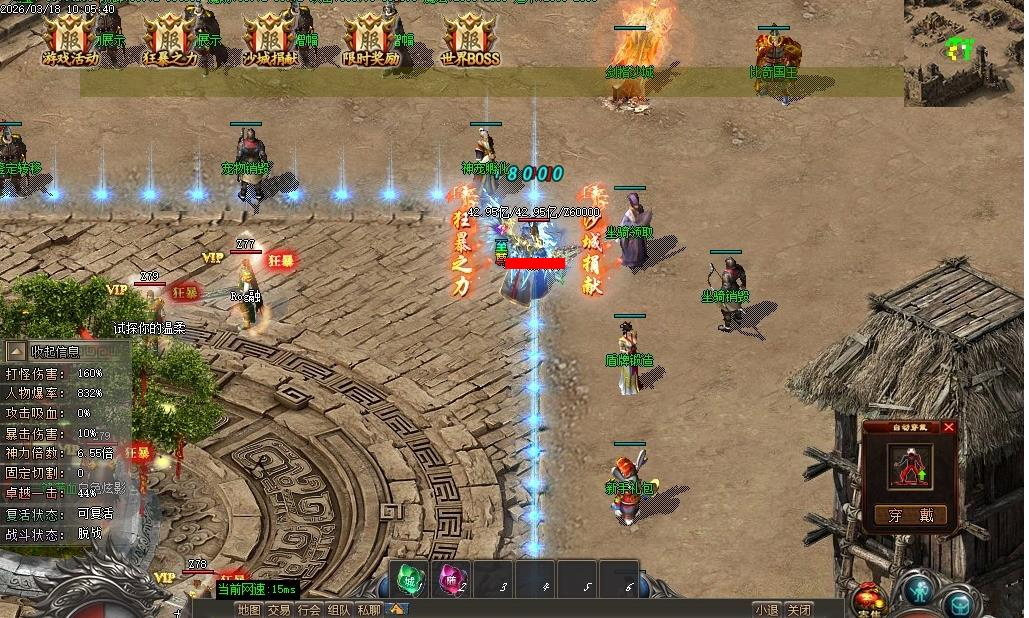Click the minimap in the corner
This screenshot has height=618, width=1029.
[x=965, y=50]
